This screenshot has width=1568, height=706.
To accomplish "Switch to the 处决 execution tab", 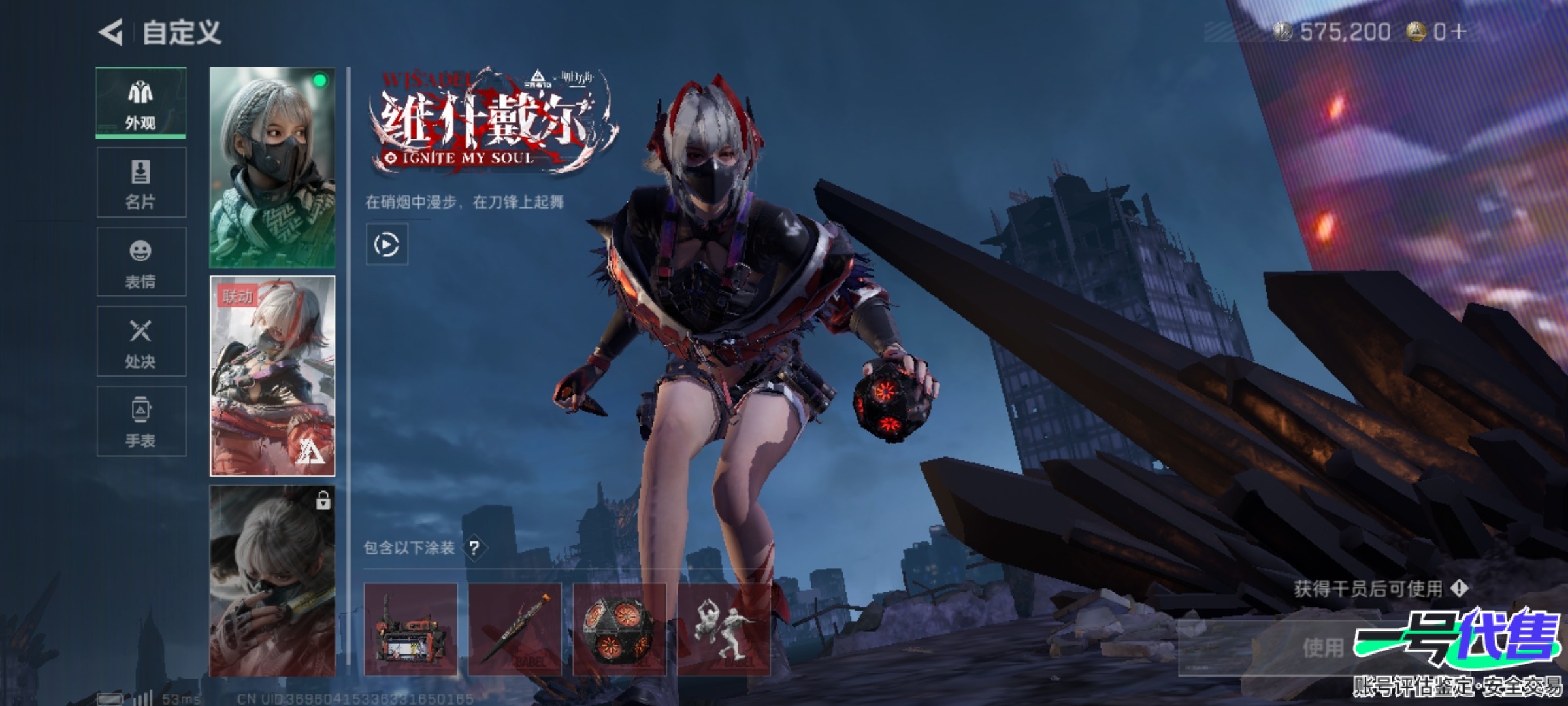I will [141, 342].
